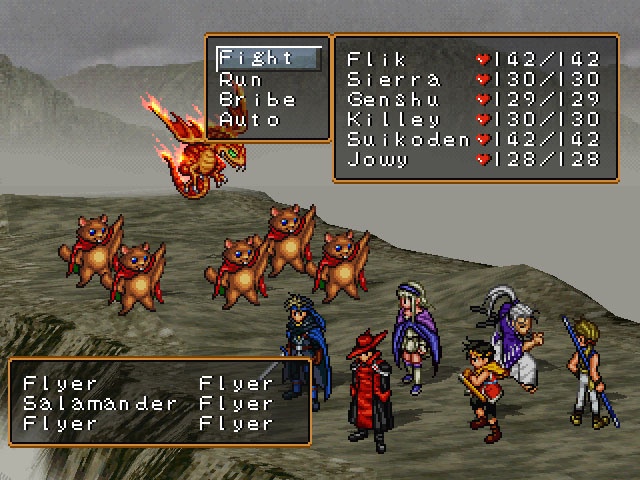This screenshot has width=640, height=480.
Task: Select Flik in the party list
Action: coord(378,59)
